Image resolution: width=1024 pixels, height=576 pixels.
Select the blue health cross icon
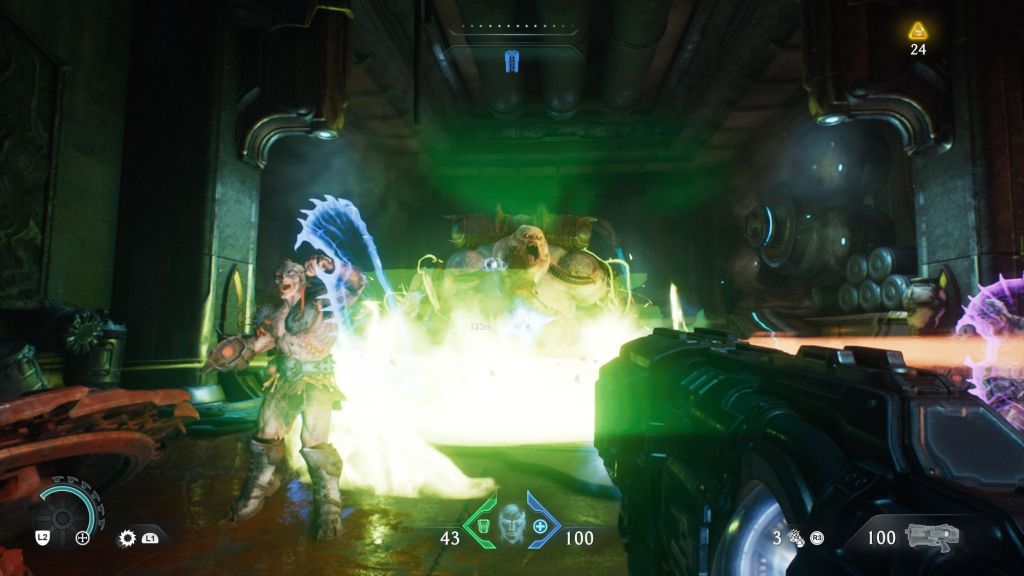[541, 526]
